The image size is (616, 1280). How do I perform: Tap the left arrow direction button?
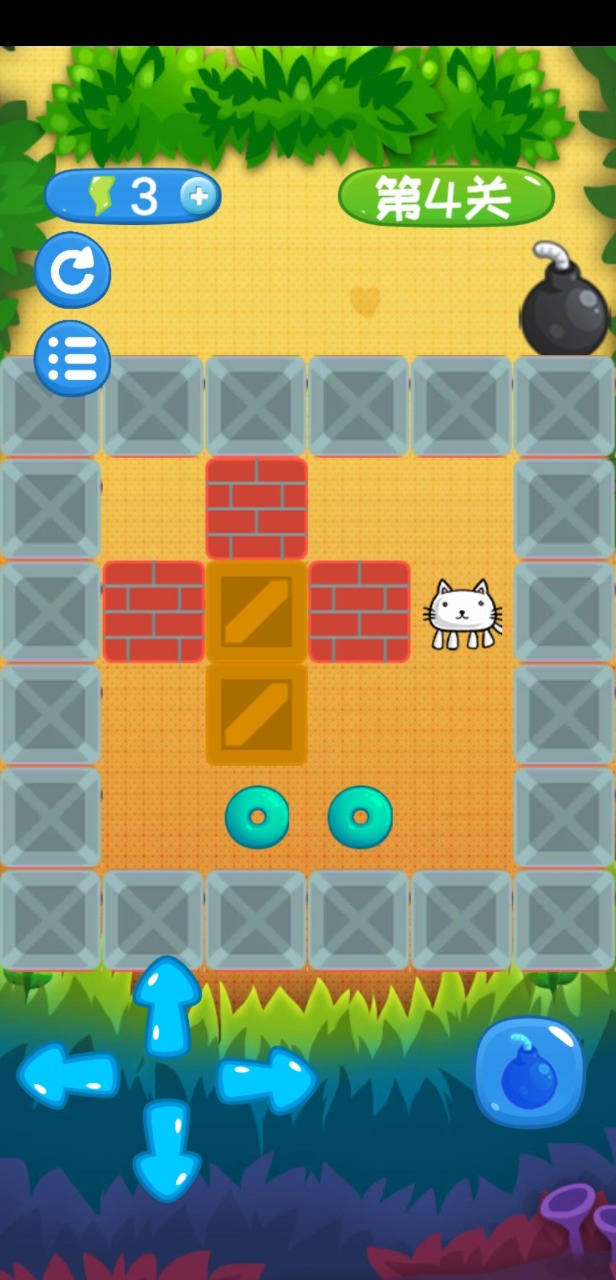[x=69, y=1076]
